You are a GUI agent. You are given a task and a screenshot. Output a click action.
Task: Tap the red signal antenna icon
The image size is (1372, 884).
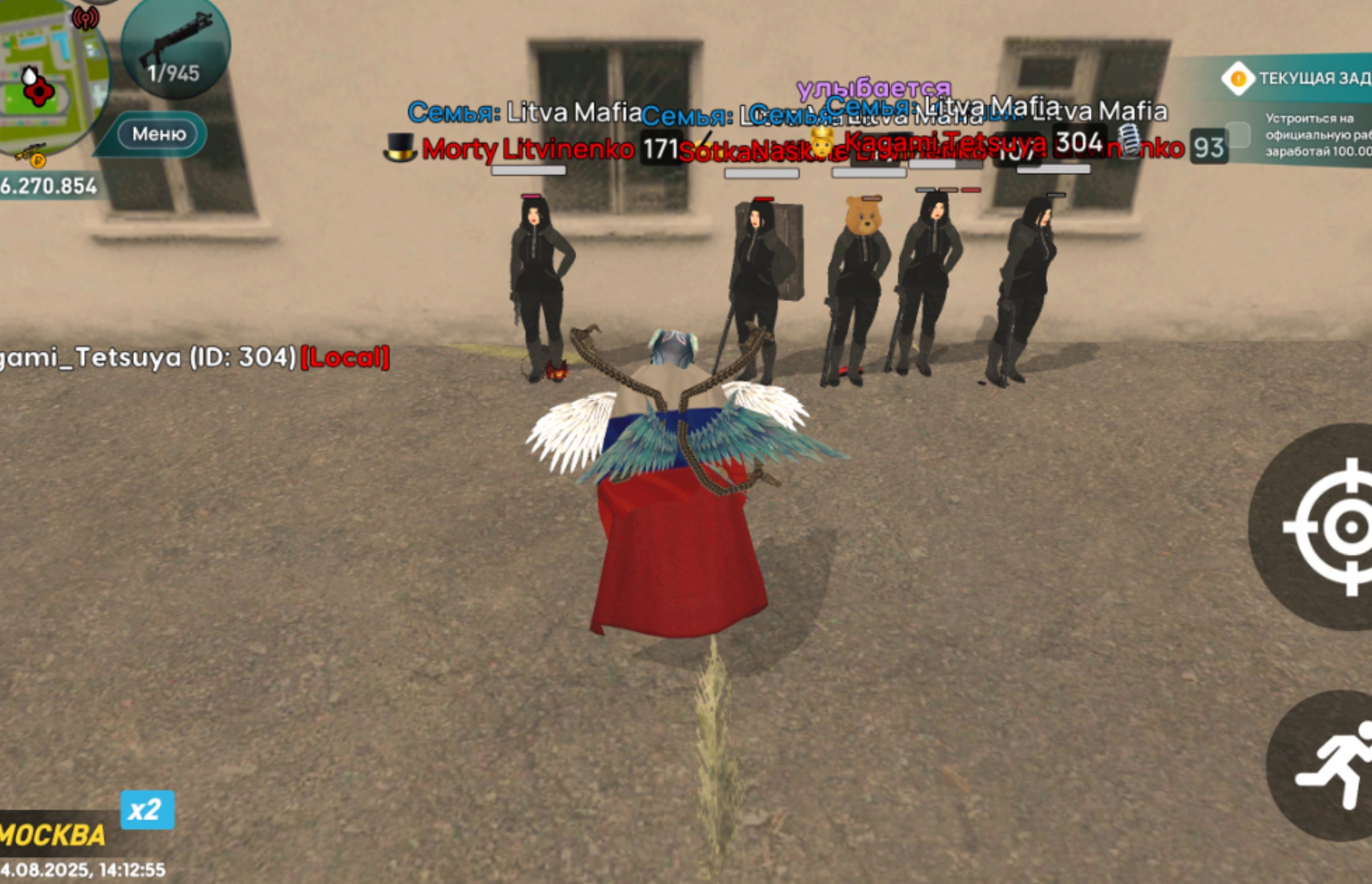(85, 18)
